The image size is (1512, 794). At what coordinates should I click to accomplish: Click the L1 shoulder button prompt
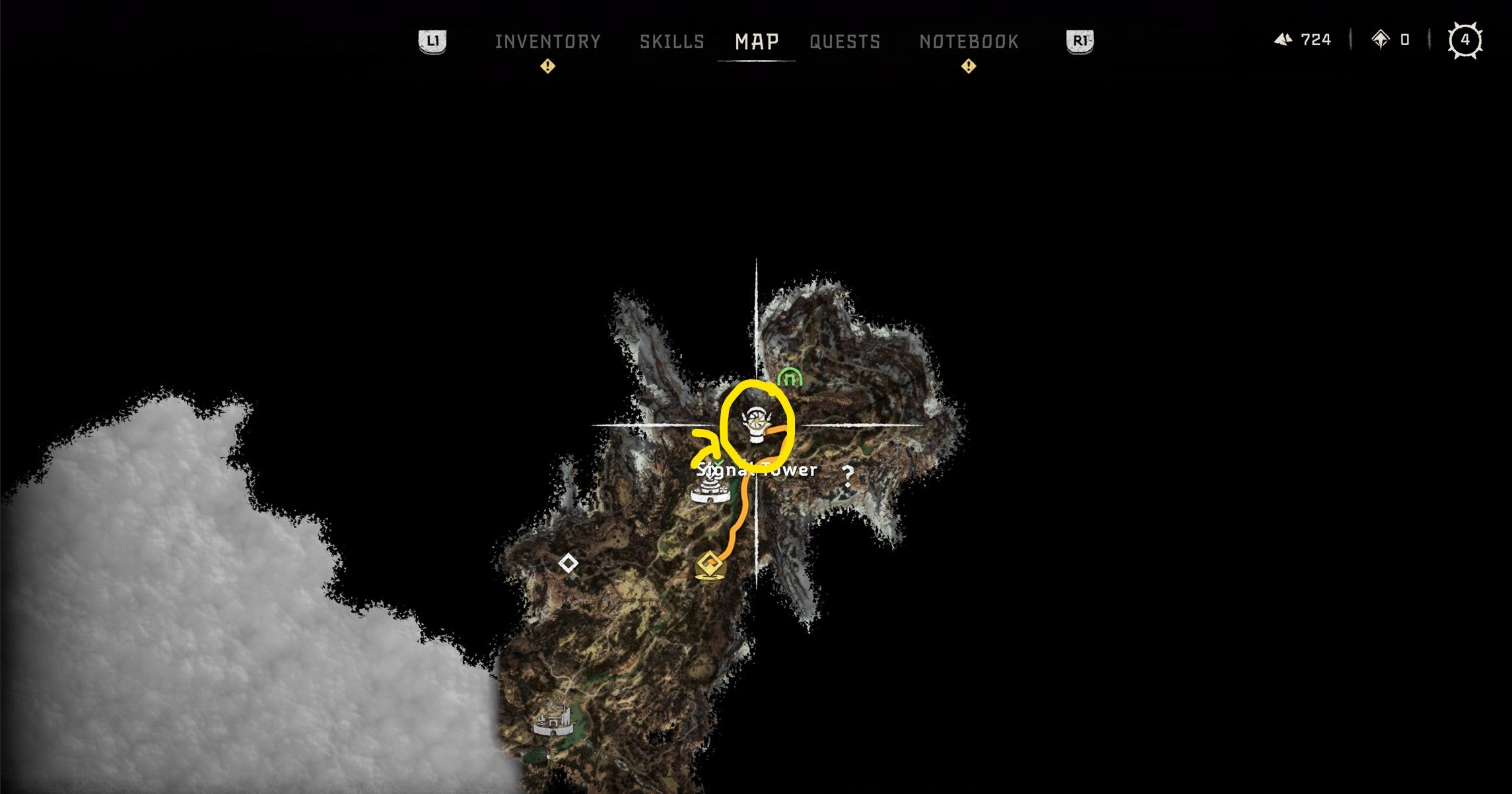pos(434,41)
